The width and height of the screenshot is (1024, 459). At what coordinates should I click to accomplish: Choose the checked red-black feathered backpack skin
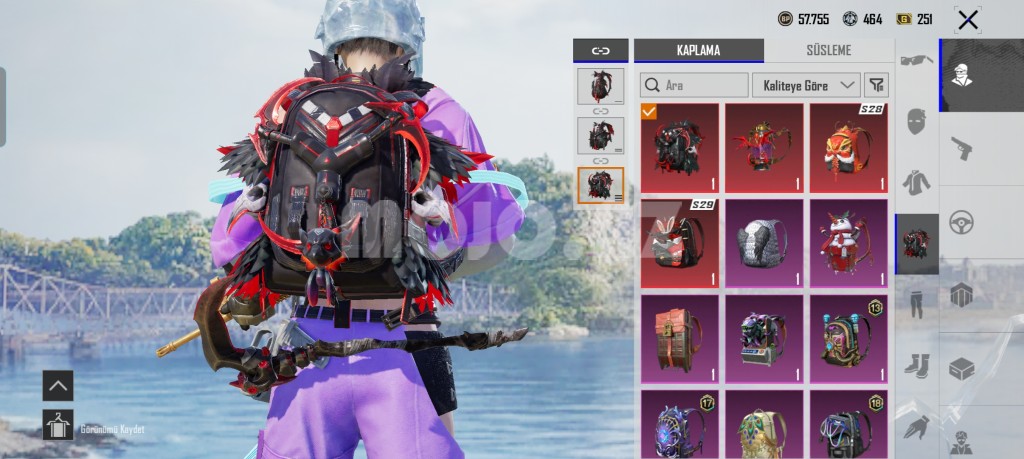(x=679, y=146)
